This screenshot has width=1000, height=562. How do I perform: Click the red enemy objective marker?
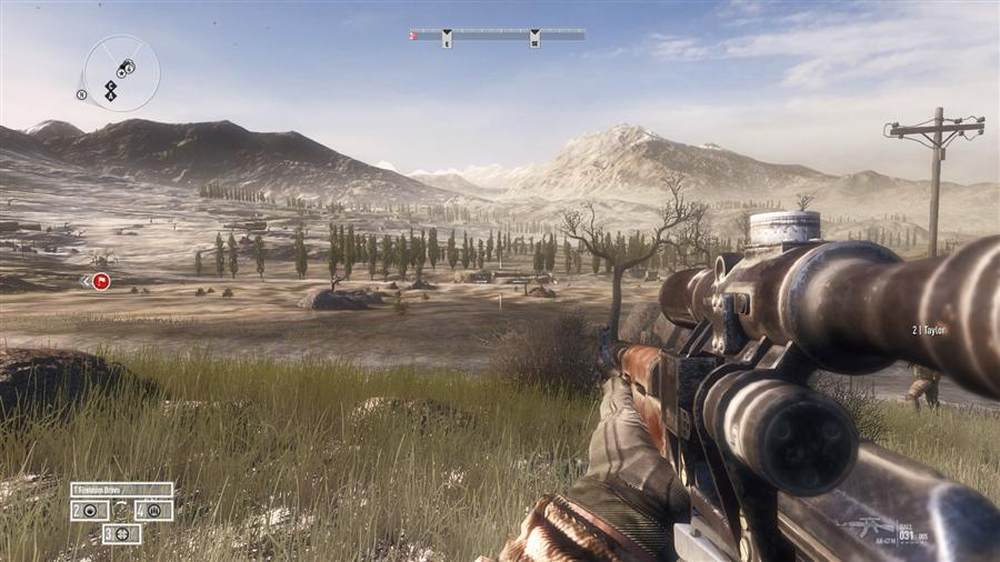(x=100, y=282)
